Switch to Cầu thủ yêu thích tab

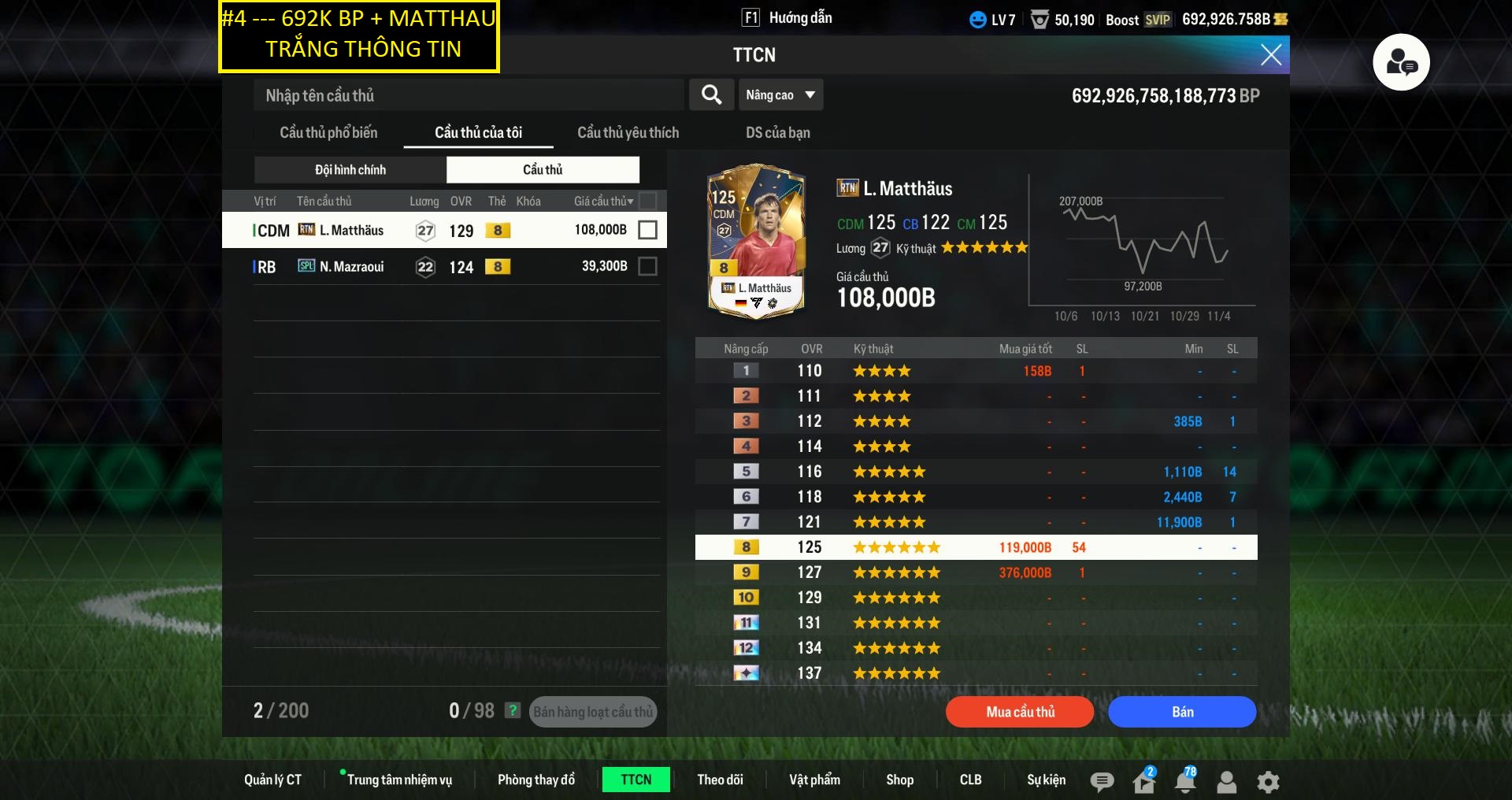tap(628, 132)
